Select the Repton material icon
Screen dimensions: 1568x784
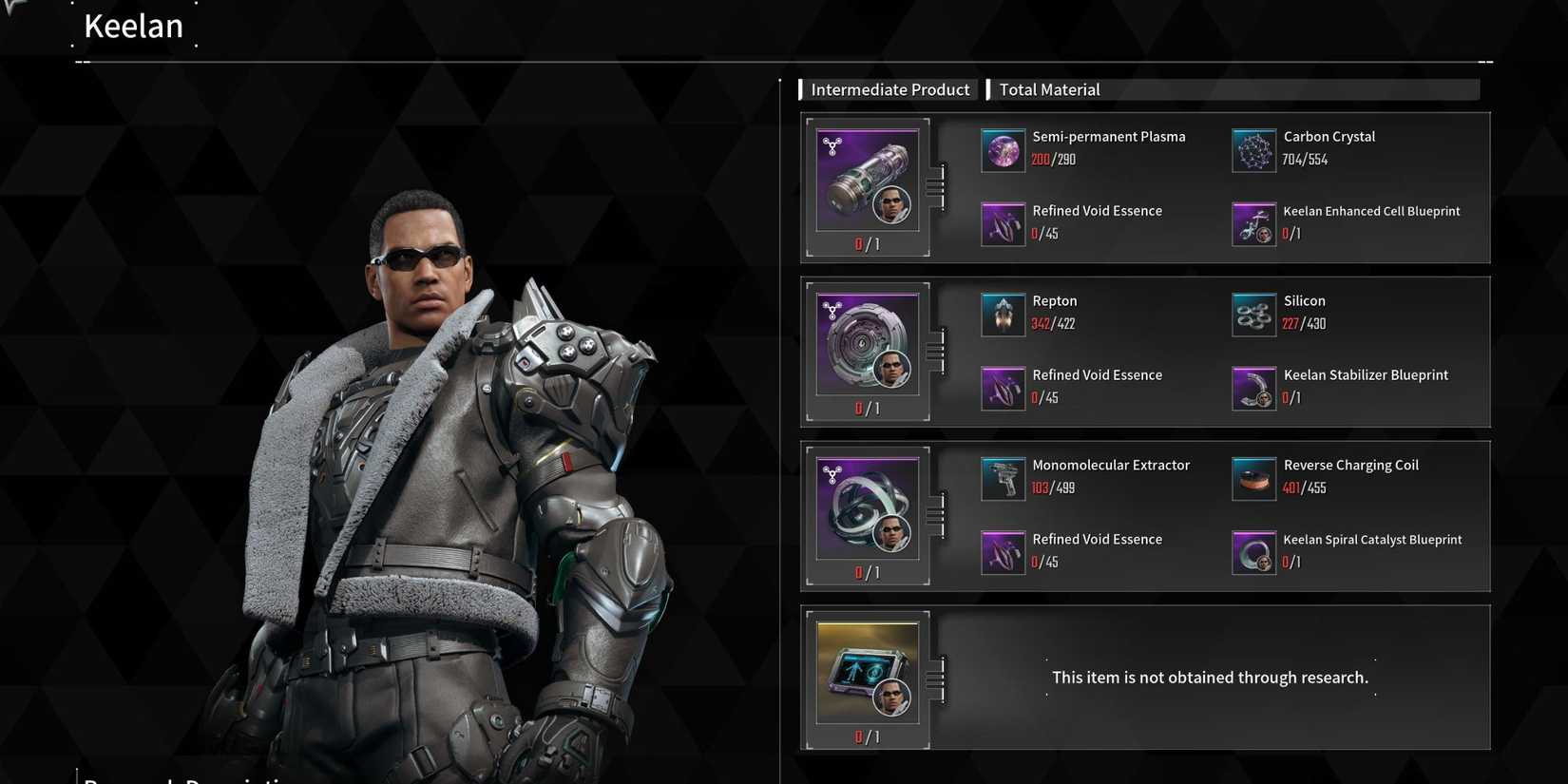[x=1002, y=314]
